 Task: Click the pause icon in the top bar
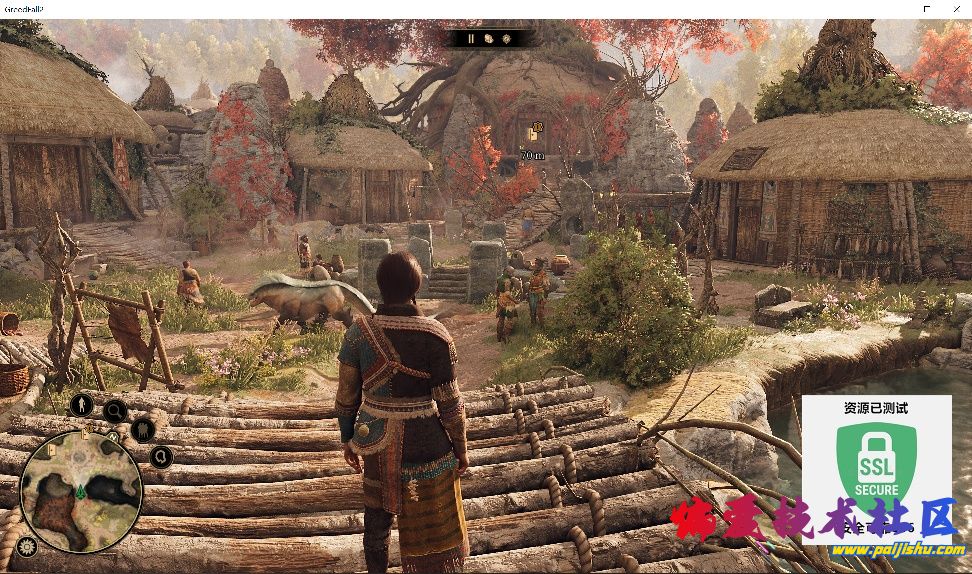pos(471,39)
